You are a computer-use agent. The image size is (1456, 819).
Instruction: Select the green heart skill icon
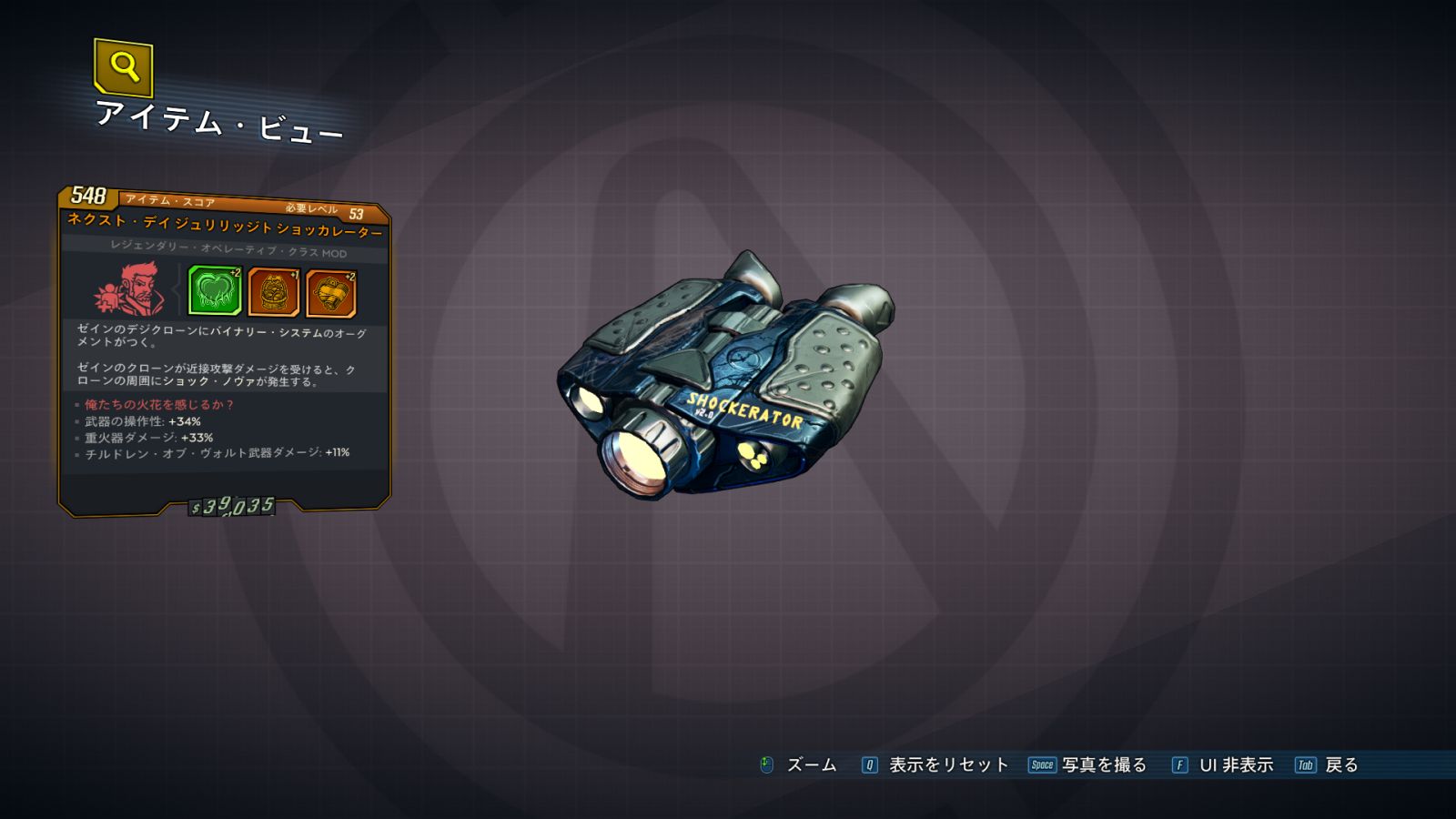[x=214, y=291]
